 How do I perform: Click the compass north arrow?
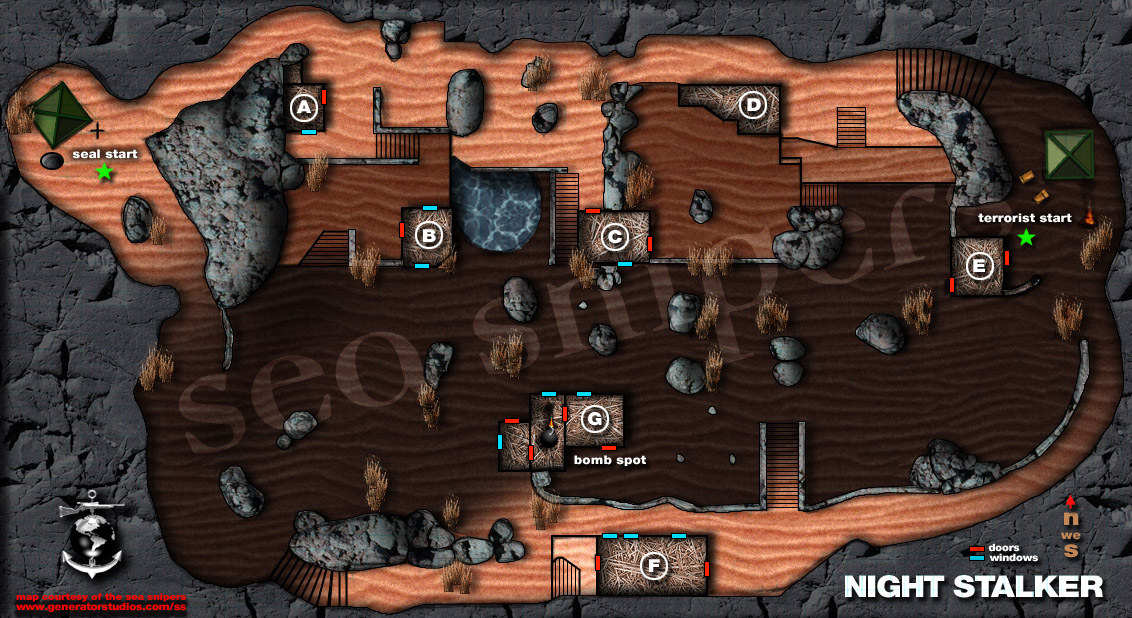1071,500
